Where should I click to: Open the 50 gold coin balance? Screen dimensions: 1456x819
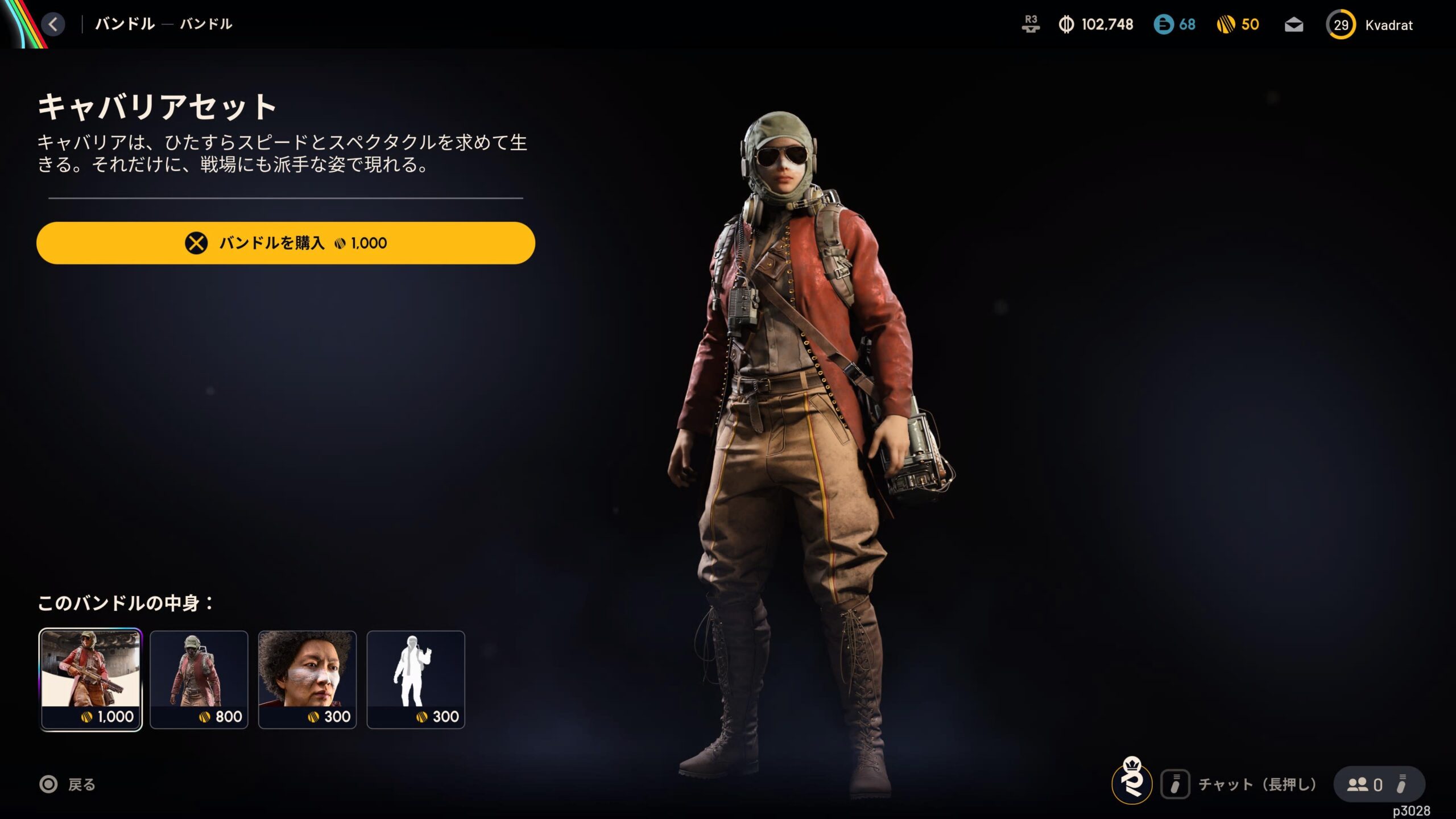pyautogui.click(x=1238, y=24)
